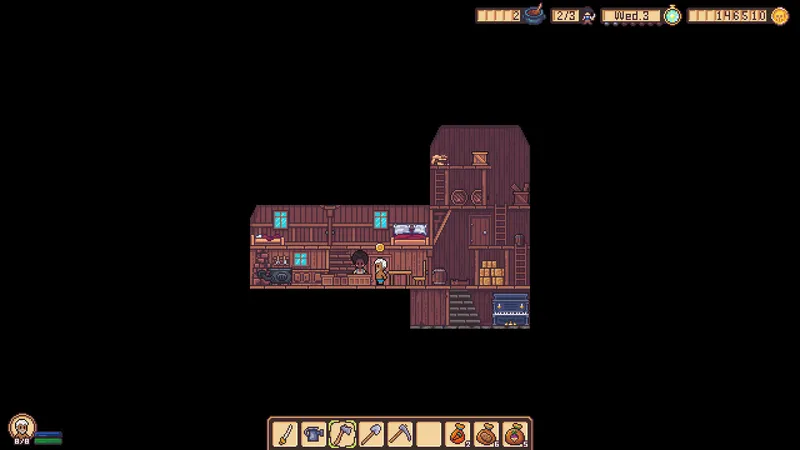Image resolution: width=800 pixels, height=450 pixels.
Task: Pick the scythe from the hotbar
Action: click(400, 434)
